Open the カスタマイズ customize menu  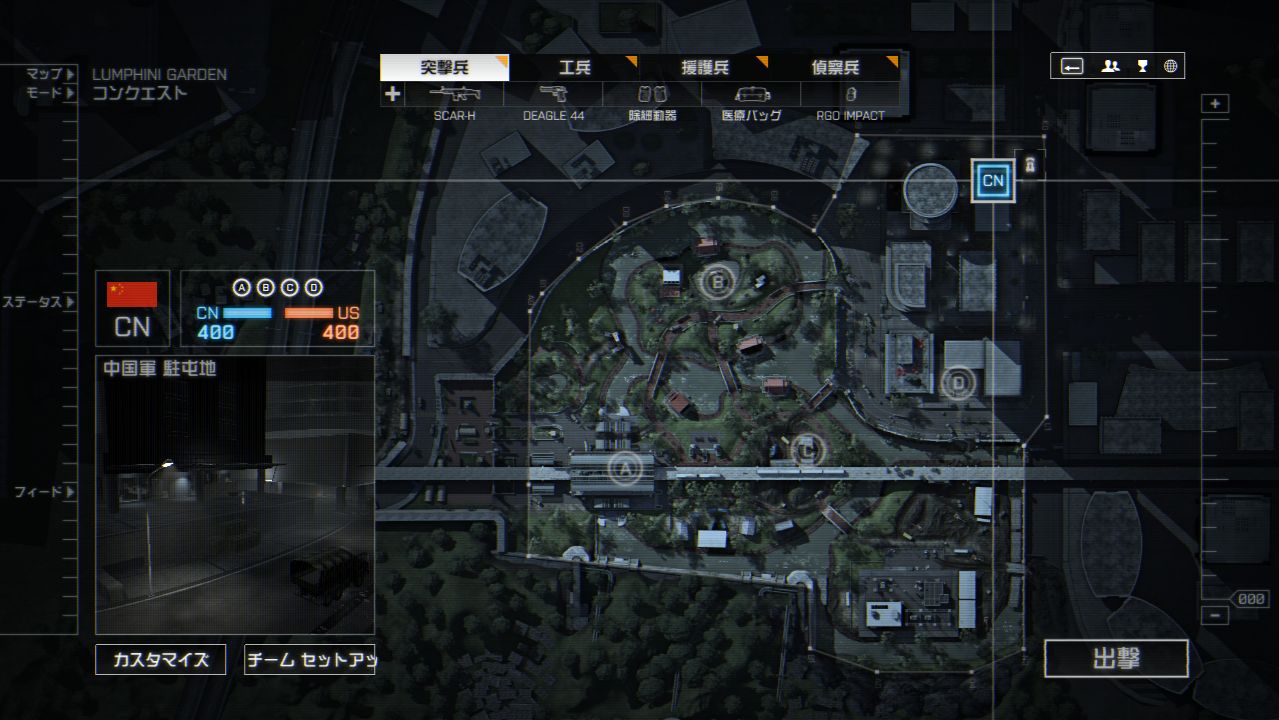161,660
